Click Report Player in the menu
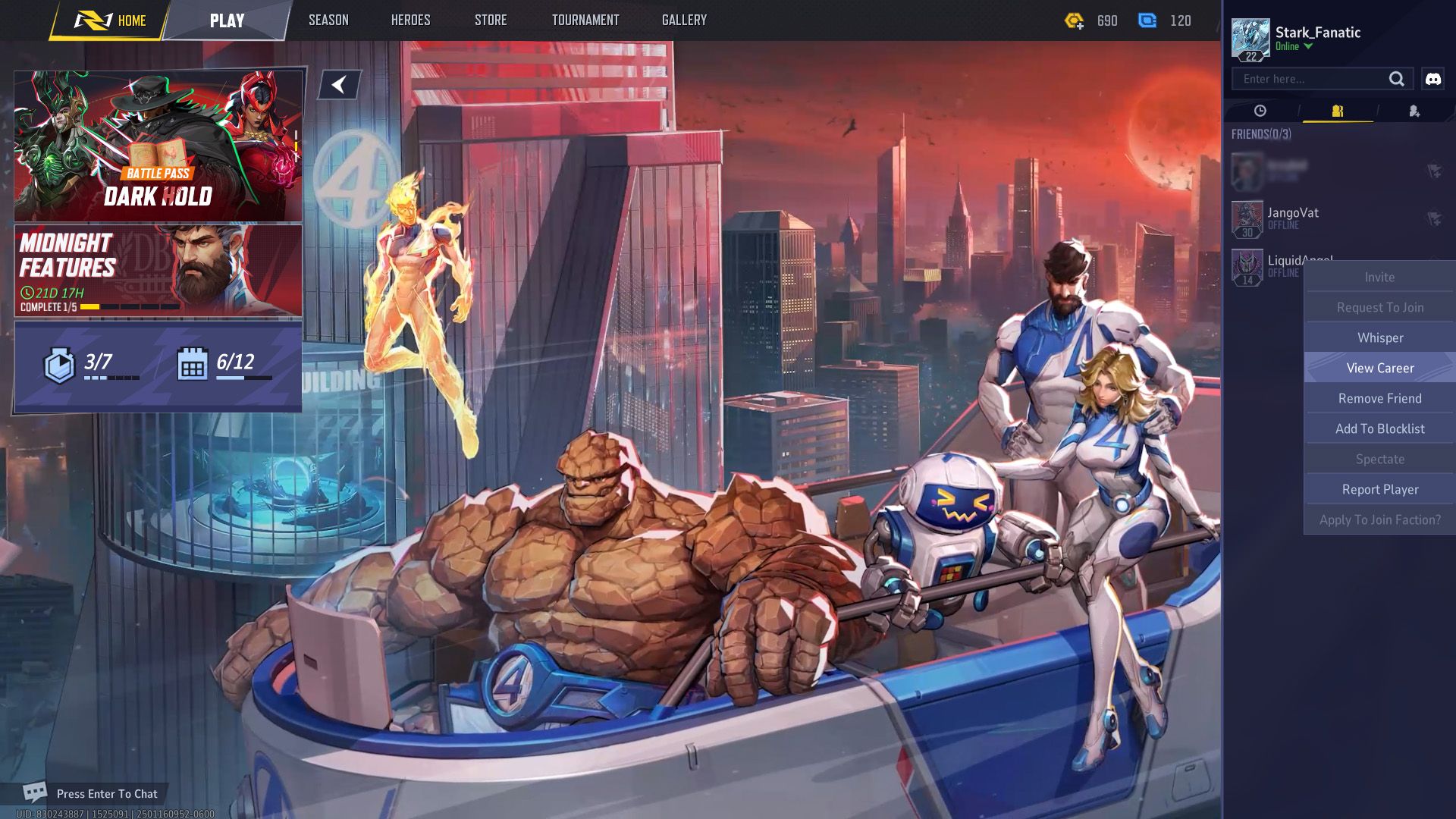1456x819 pixels. 1379,489
